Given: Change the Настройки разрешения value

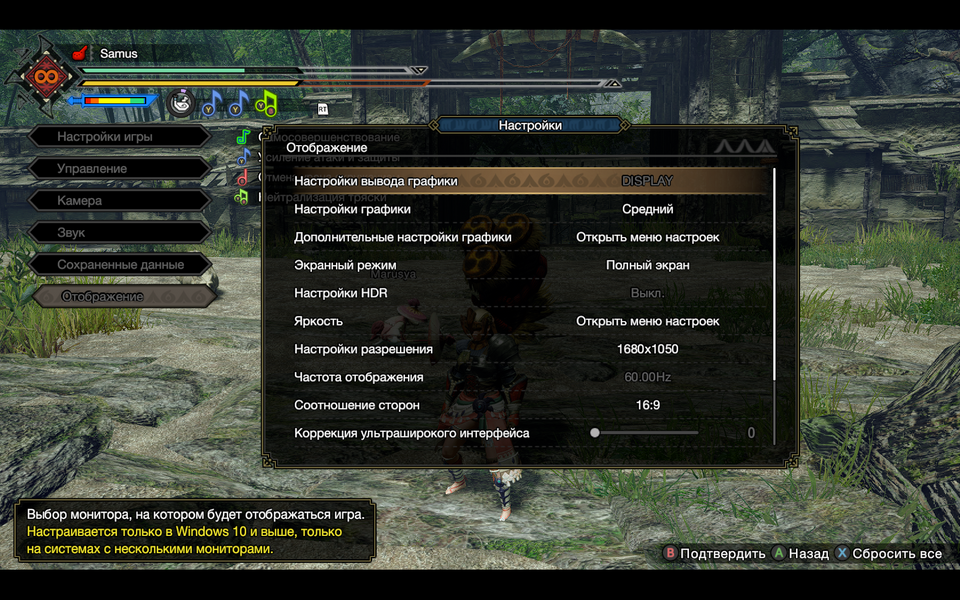Looking at the screenshot, I should pos(647,349).
